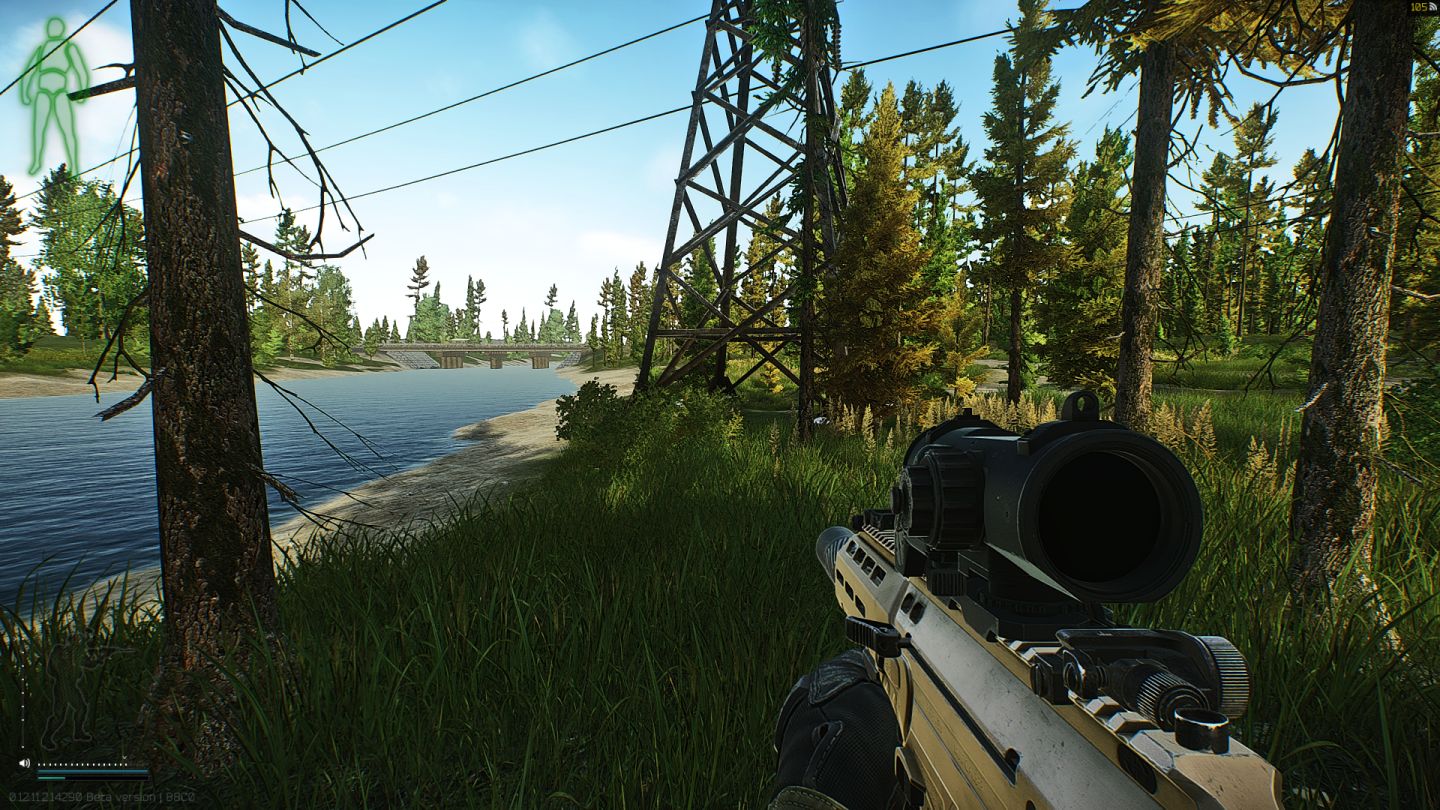Image resolution: width=1440 pixels, height=810 pixels.
Task: Click the speaker noise level icon
Action: point(25,763)
